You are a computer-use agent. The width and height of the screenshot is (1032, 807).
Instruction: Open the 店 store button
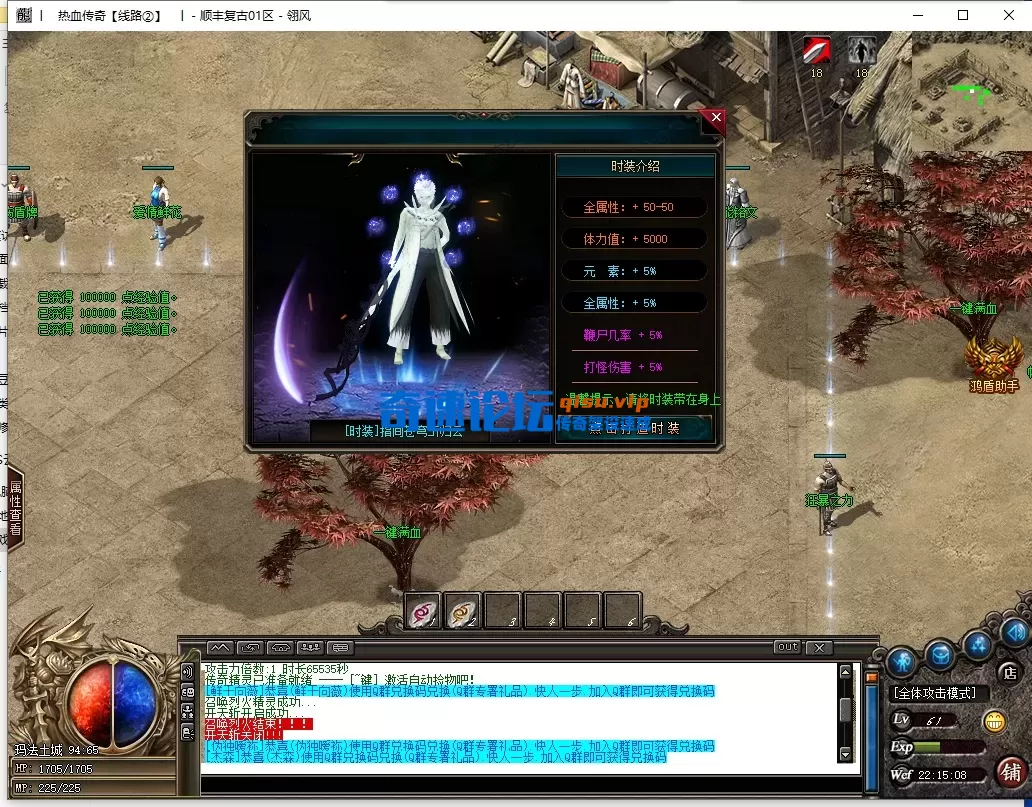(1010, 671)
